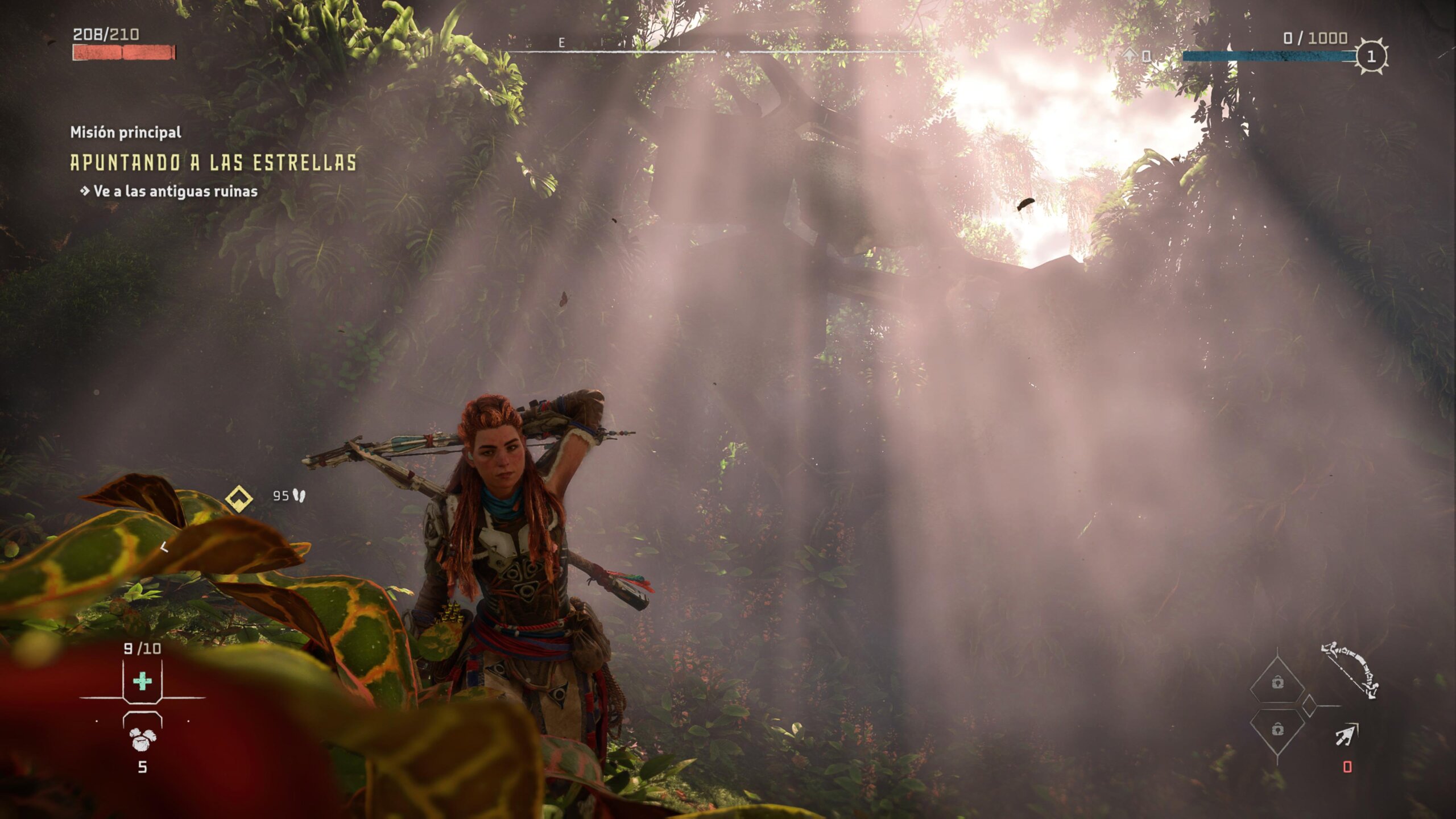Use the medicinal berries icon

pyautogui.click(x=142, y=739)
